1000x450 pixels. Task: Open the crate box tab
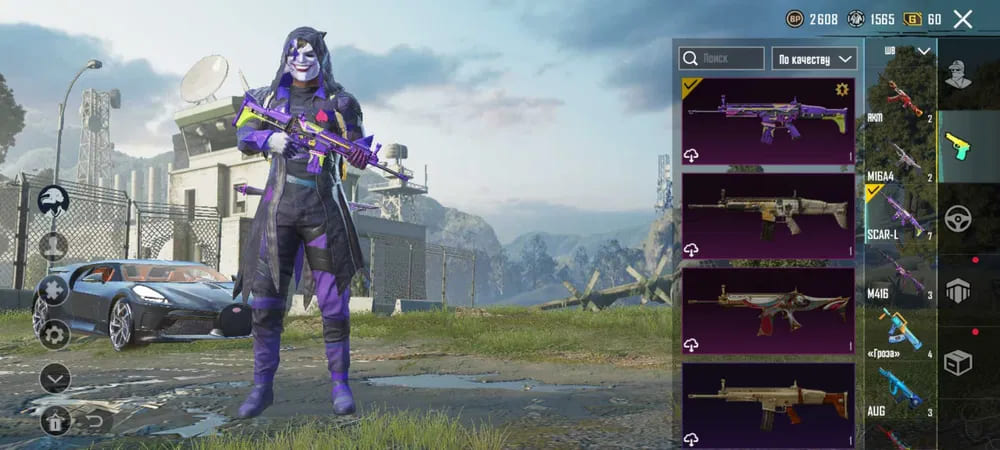pyautogui.click(x=958, y=362)
